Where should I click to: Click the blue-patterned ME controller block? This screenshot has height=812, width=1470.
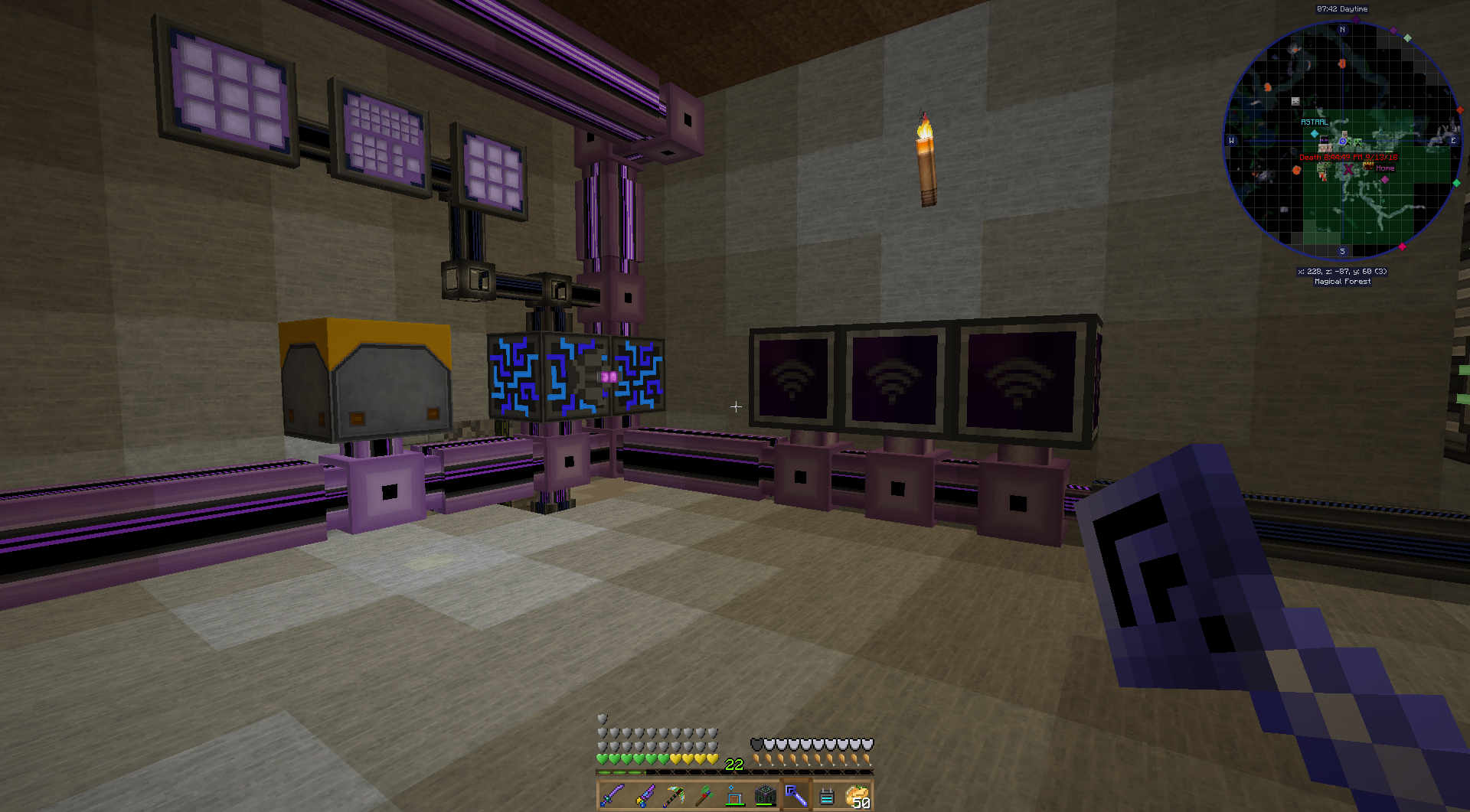click(x=513, y=375)
